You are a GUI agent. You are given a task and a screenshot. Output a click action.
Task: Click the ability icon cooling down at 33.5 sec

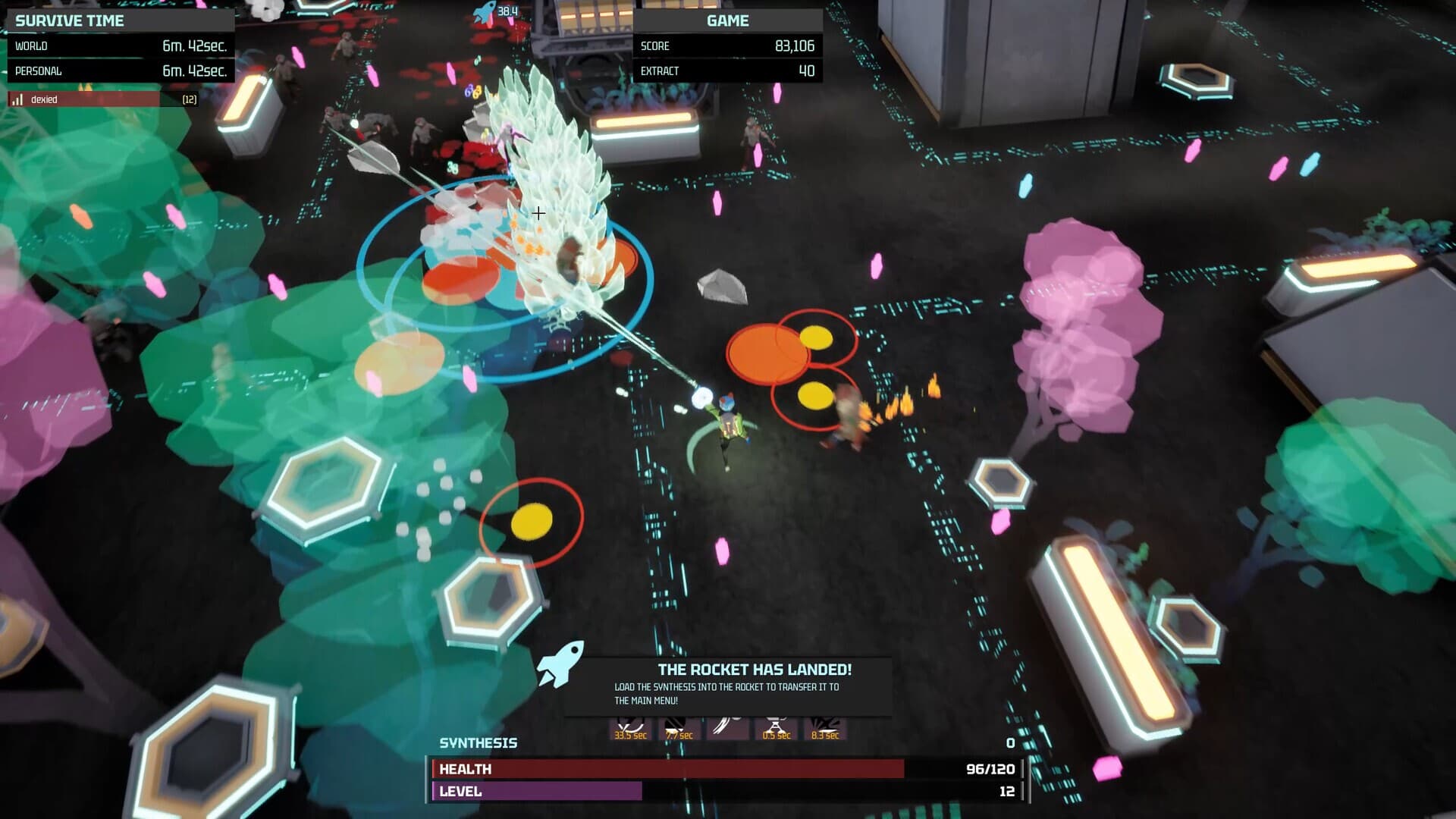pyautogui.click(x=629, y=728)
